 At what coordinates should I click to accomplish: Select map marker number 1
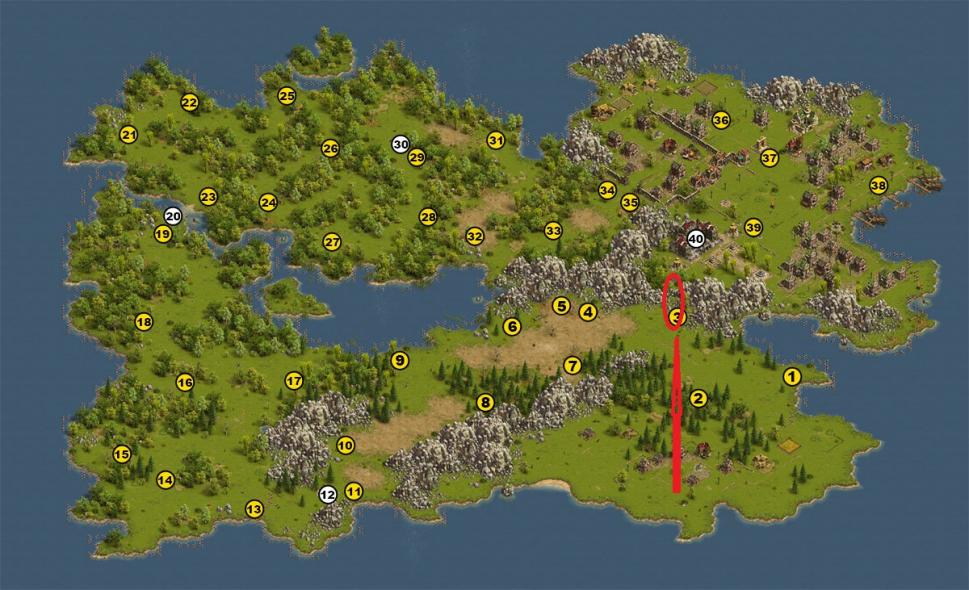(x=791, y=377)
